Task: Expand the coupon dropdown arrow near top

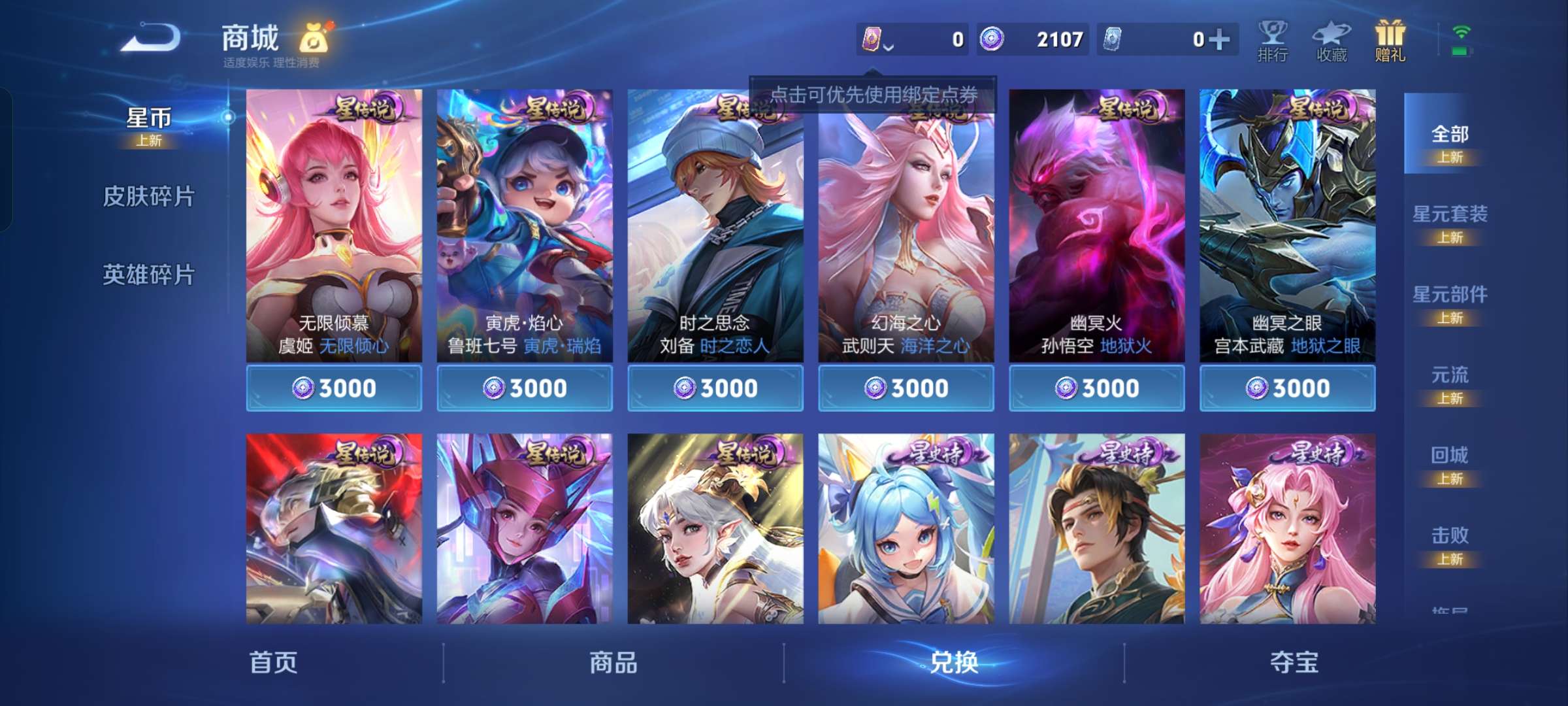Action: [x=887, y=47]
